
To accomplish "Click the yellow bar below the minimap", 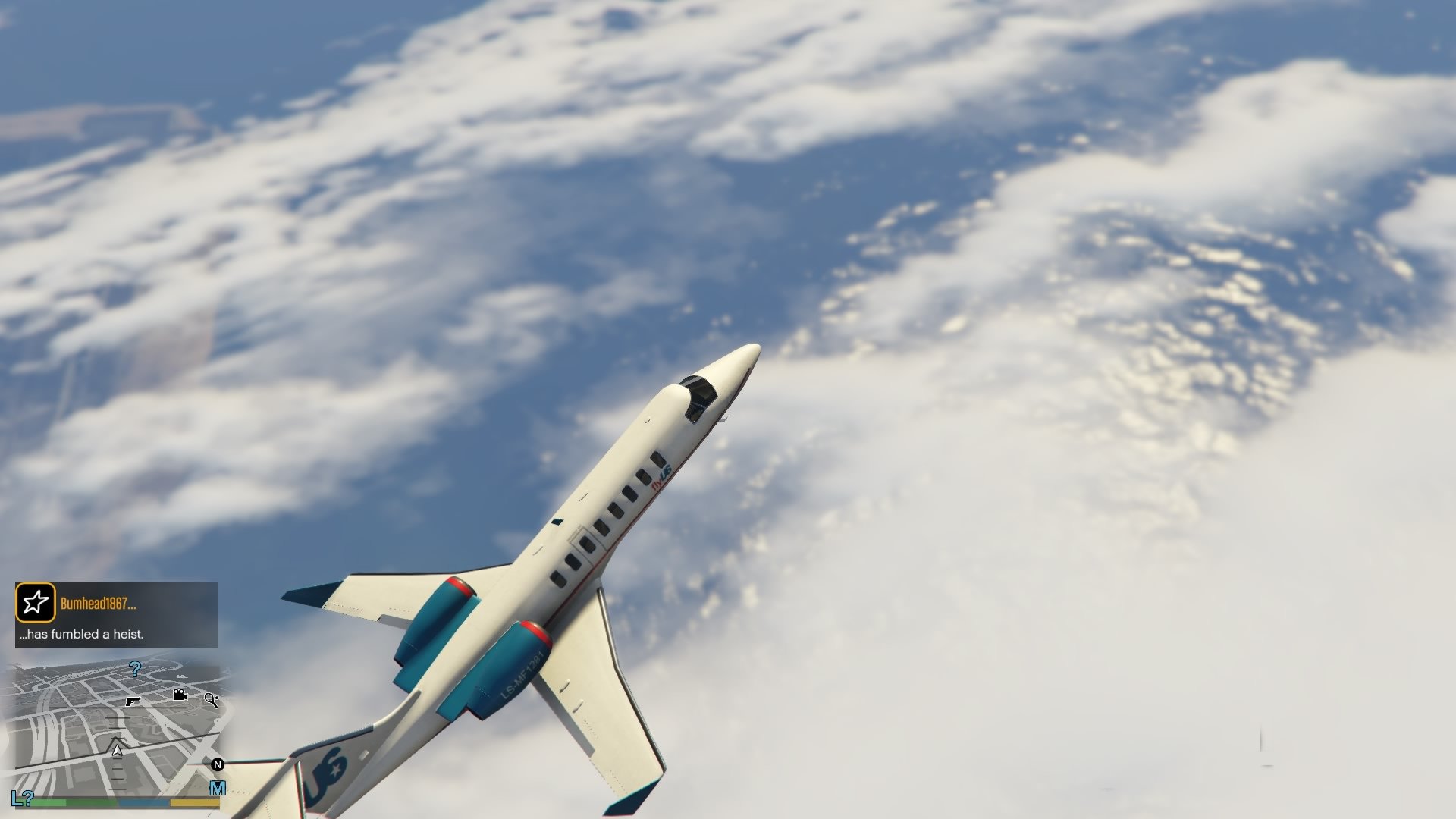I will (x=195, y=803).
